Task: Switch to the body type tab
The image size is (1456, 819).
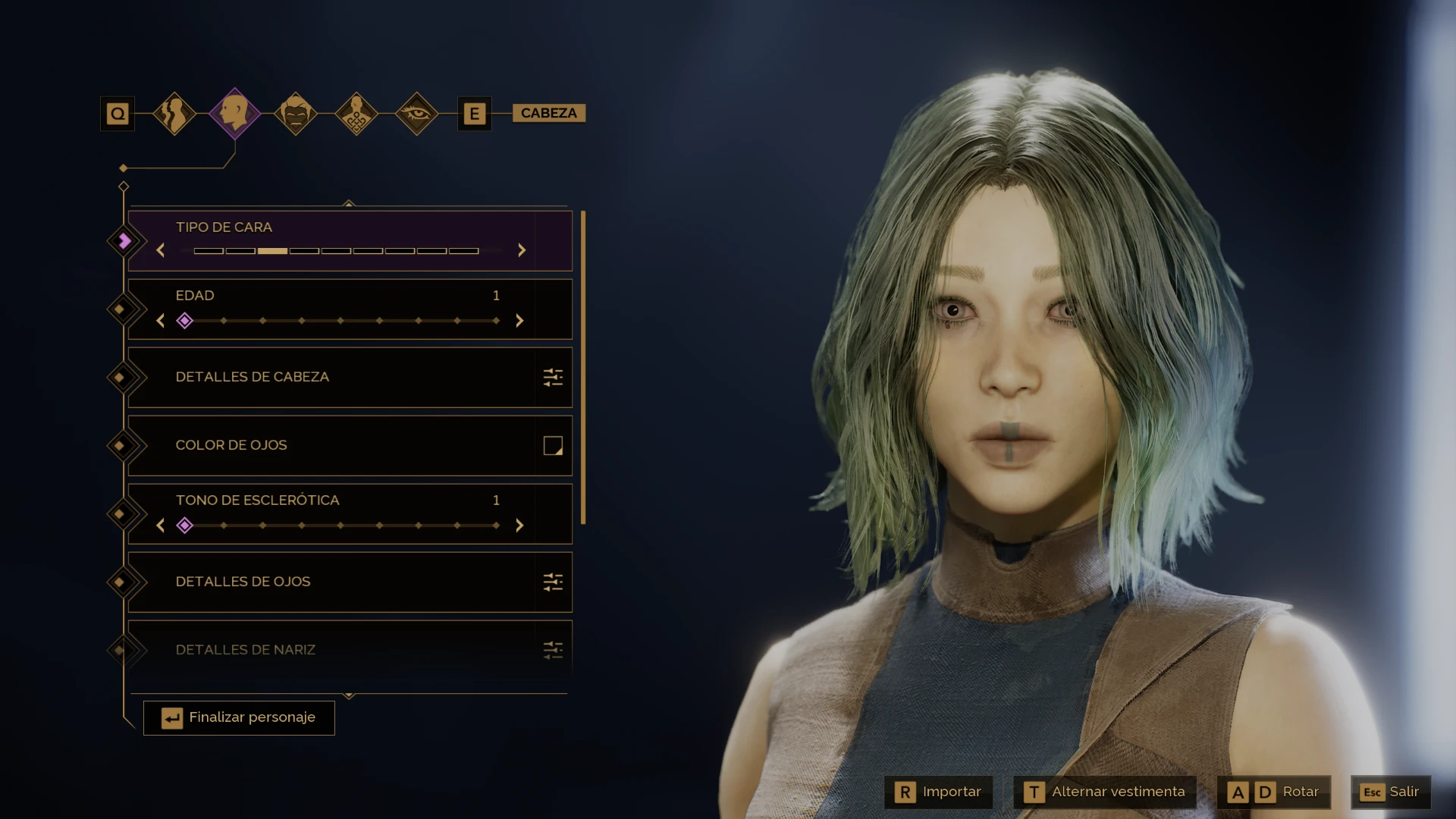Action: (174, 114)
